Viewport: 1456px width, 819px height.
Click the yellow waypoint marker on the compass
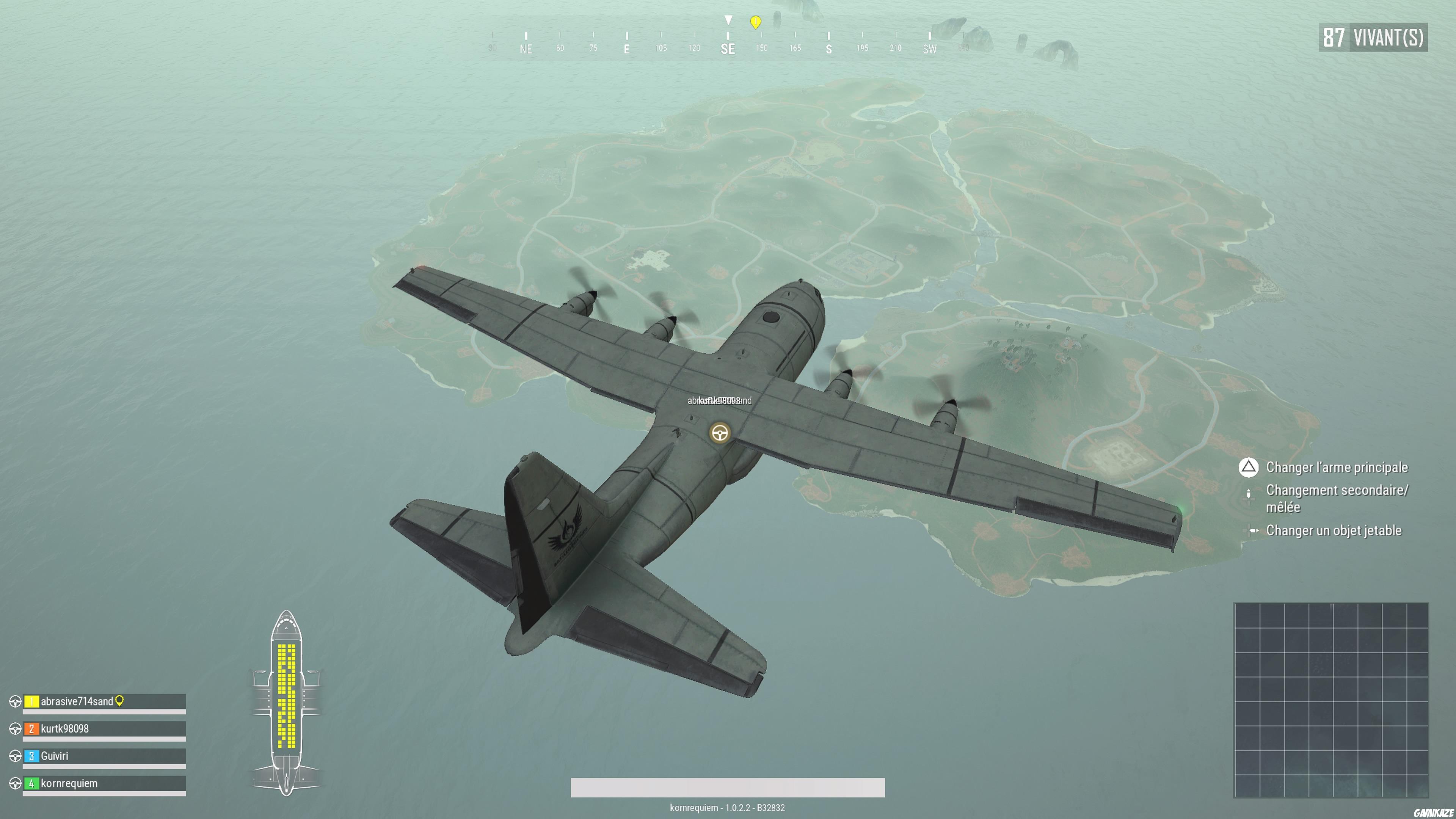(756, 23)
